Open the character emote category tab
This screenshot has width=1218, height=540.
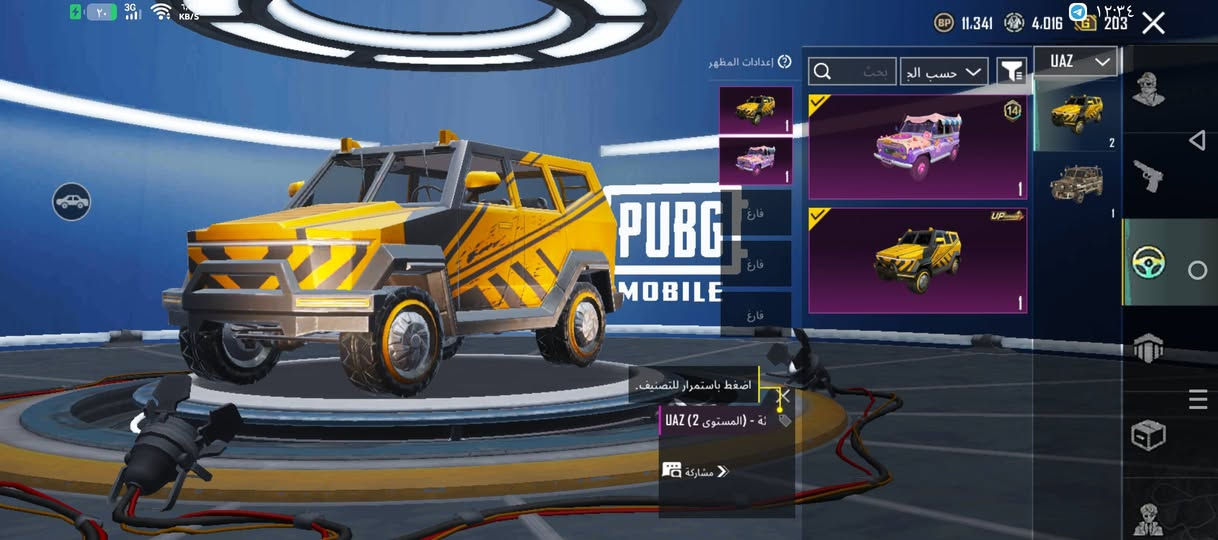(x=1147, y=517)
